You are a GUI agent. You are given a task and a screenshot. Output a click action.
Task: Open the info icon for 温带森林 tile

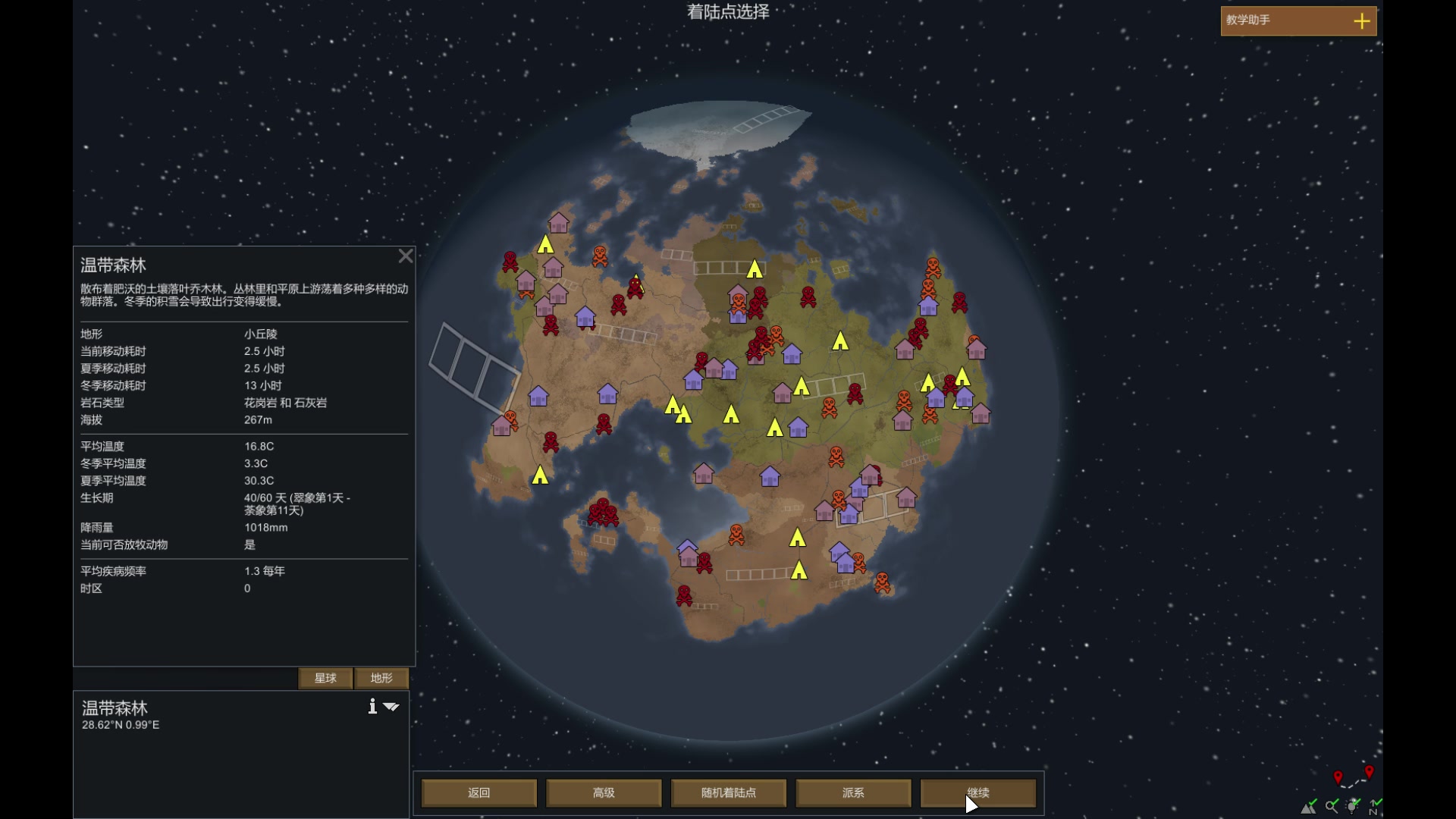[372, 707]
